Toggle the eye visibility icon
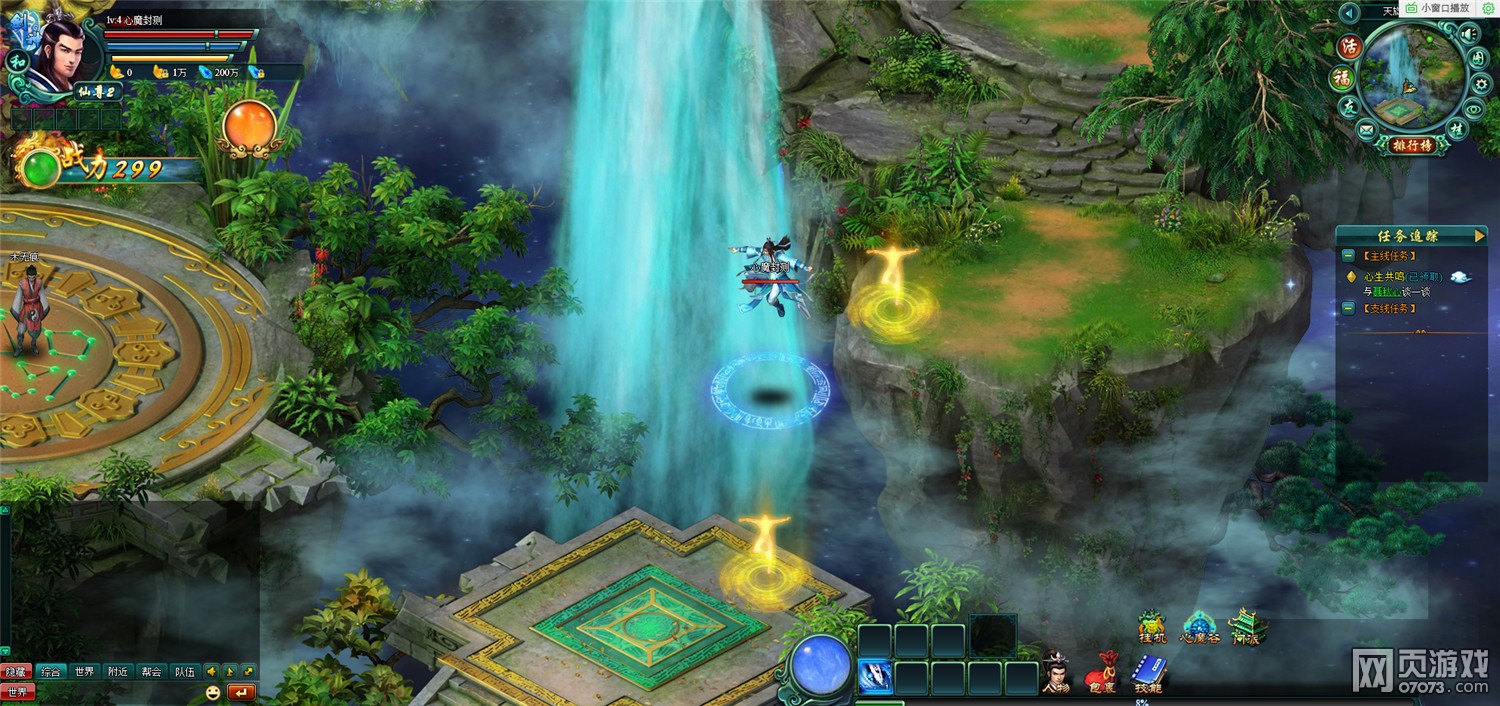The image size is (1500, 706). pos(1474,109)
